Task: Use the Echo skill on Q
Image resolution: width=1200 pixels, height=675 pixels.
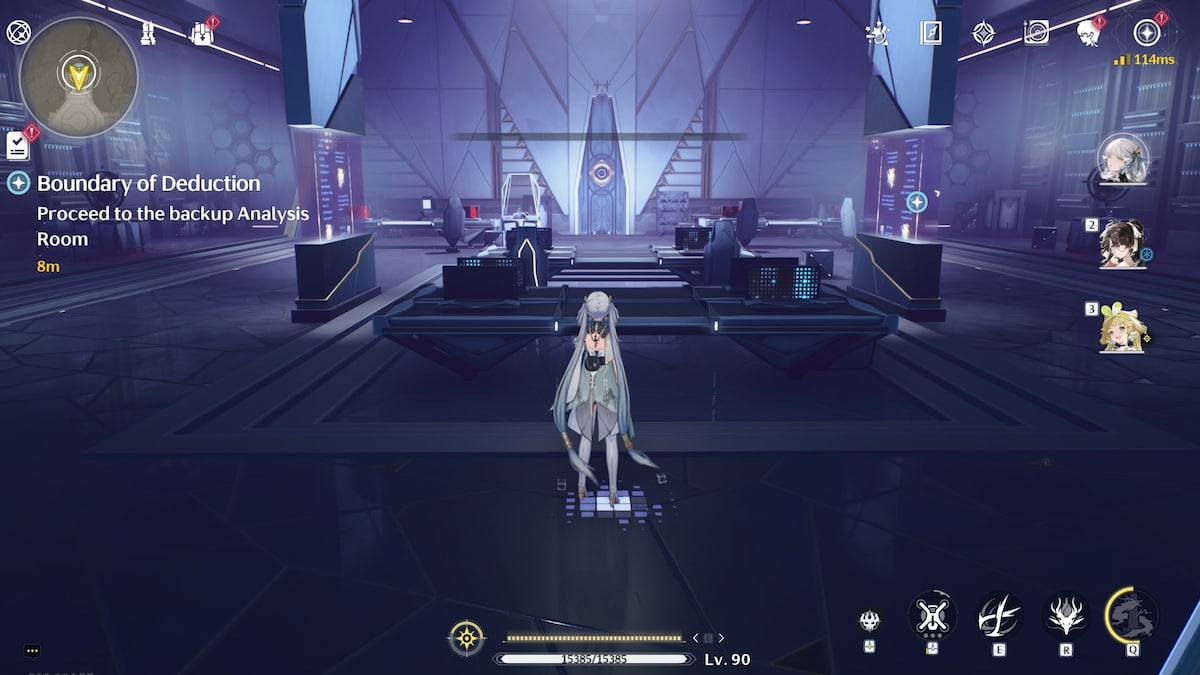Action: pos(1132,614)
